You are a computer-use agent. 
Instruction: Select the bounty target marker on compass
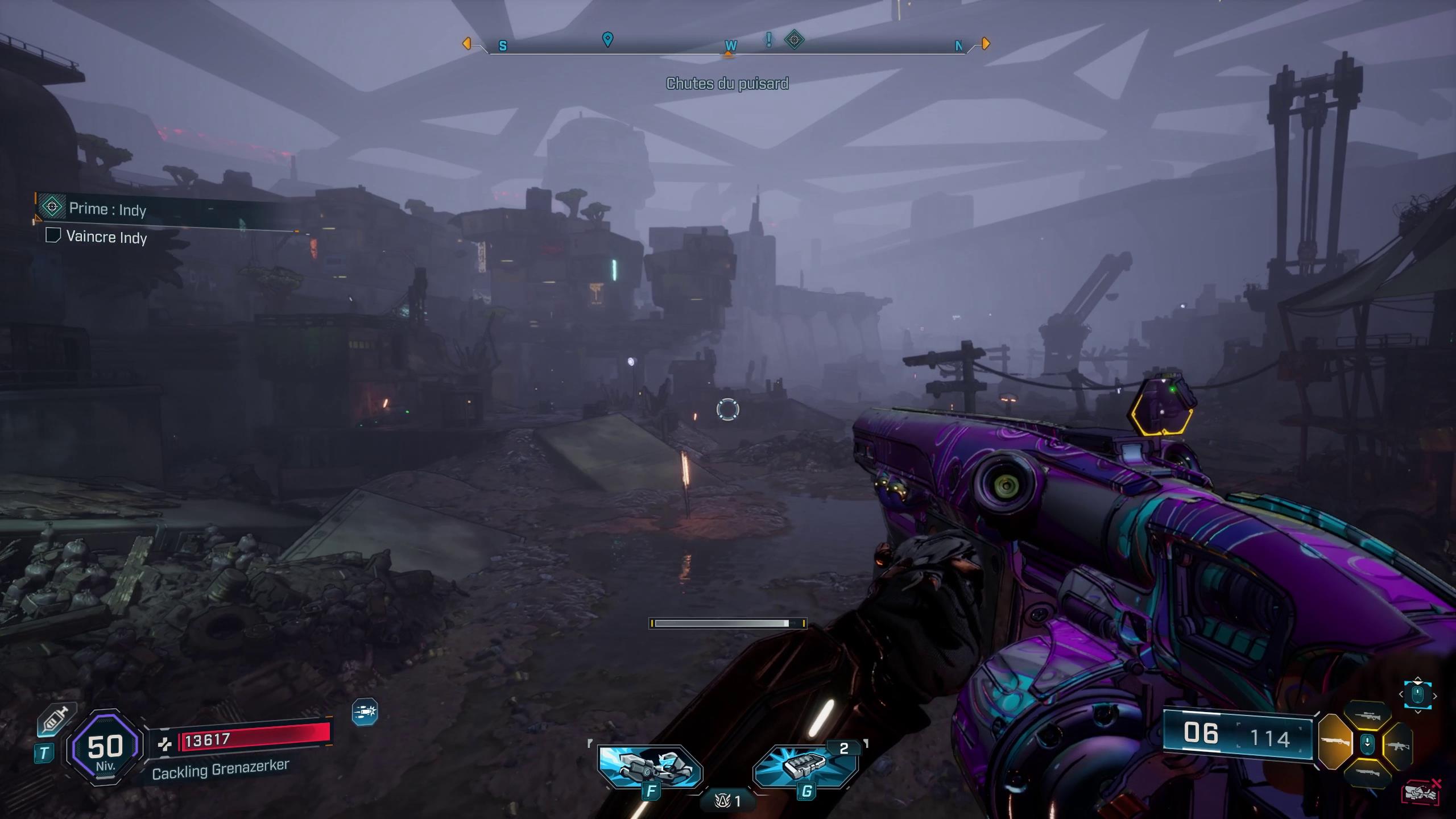(794, 40)
